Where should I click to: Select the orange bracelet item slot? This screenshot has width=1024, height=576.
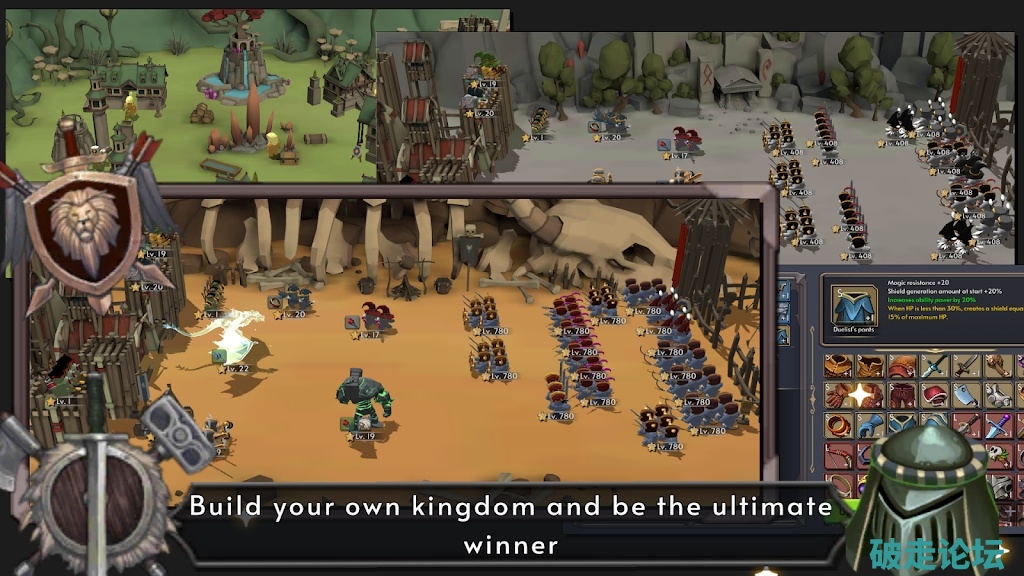(x=838, y=426)
